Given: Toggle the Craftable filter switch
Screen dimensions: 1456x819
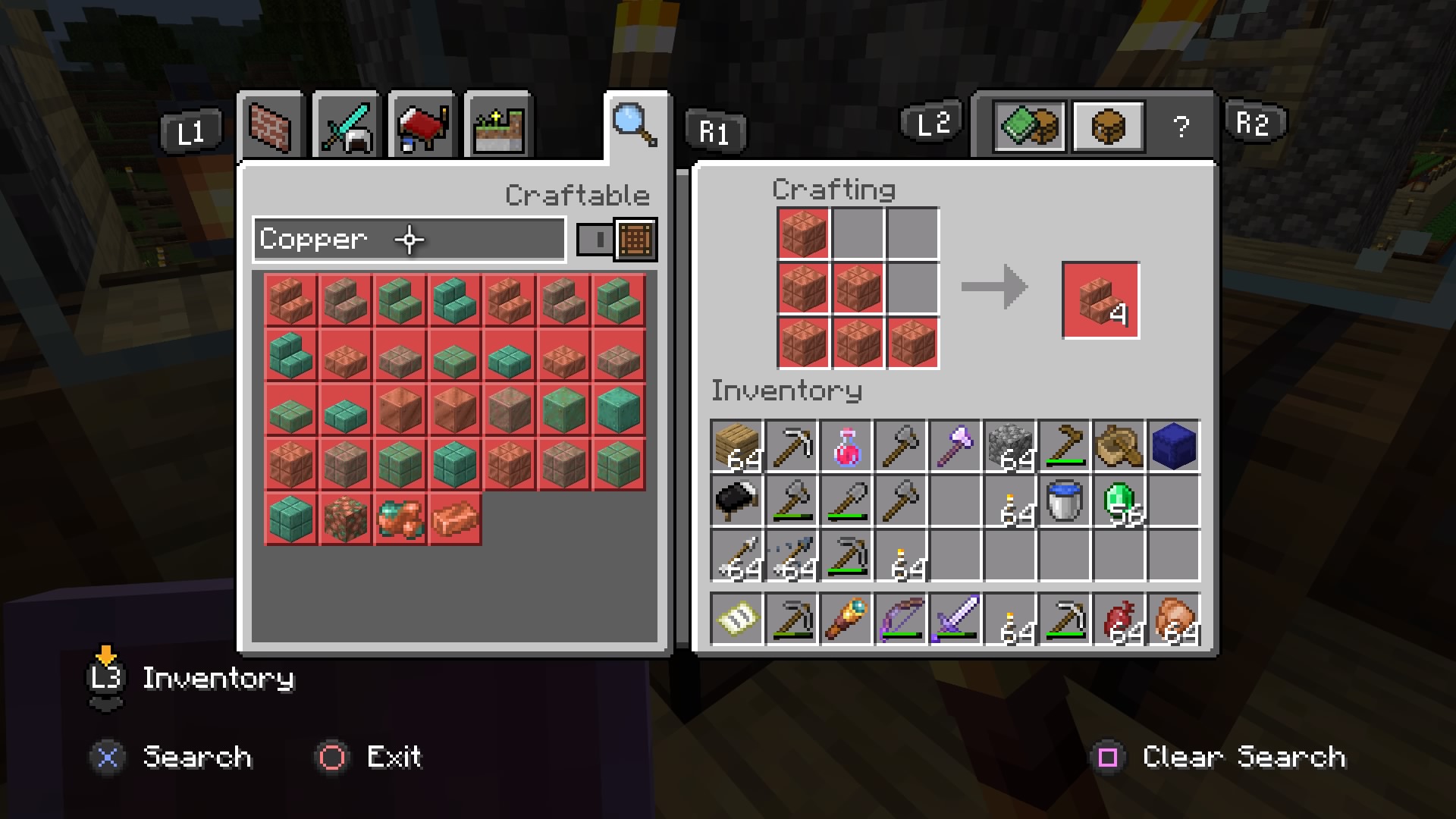Looking at the screenshot, I should coord(616,240).
